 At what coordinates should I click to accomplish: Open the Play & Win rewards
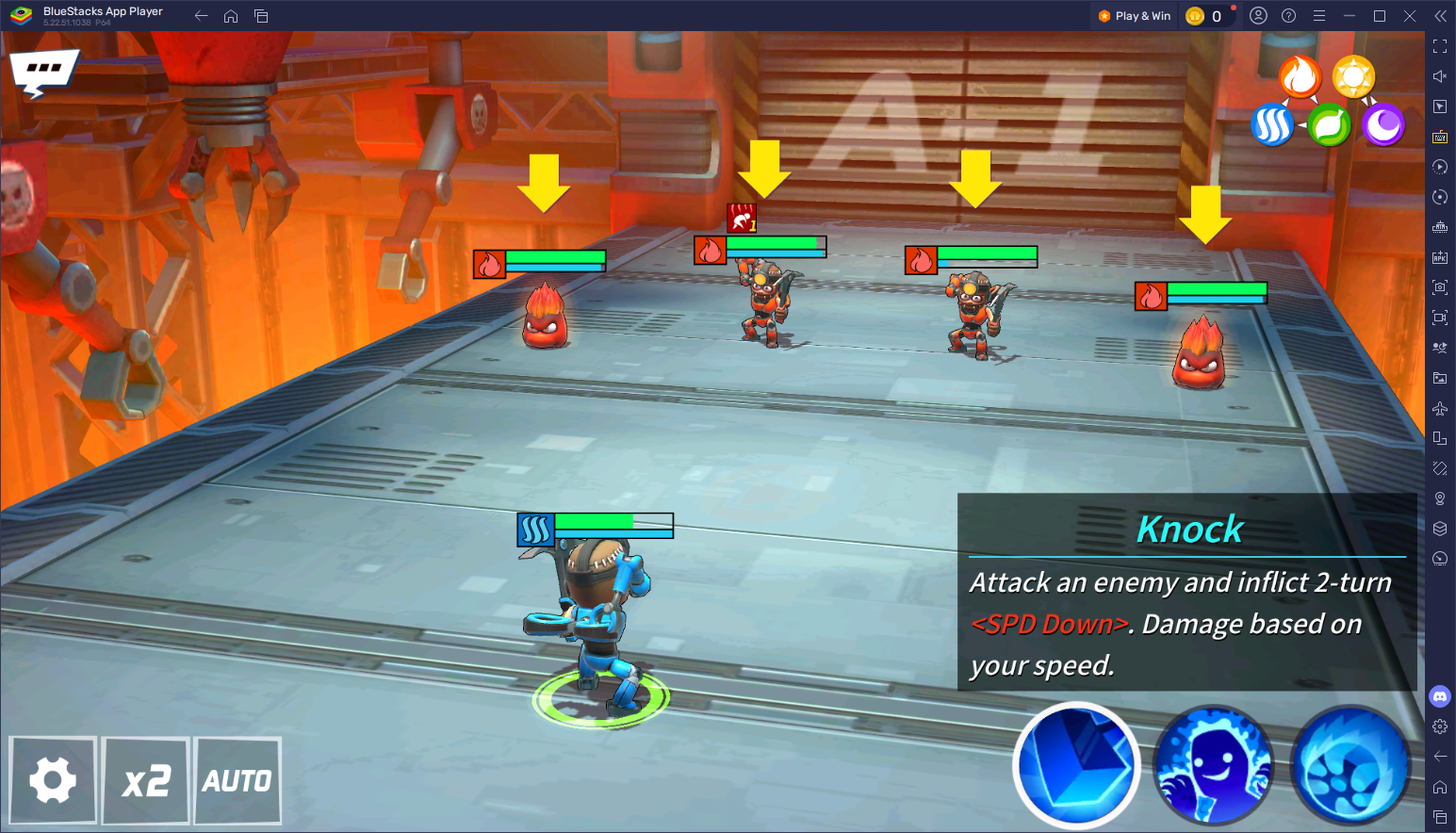pos(1135,16)
